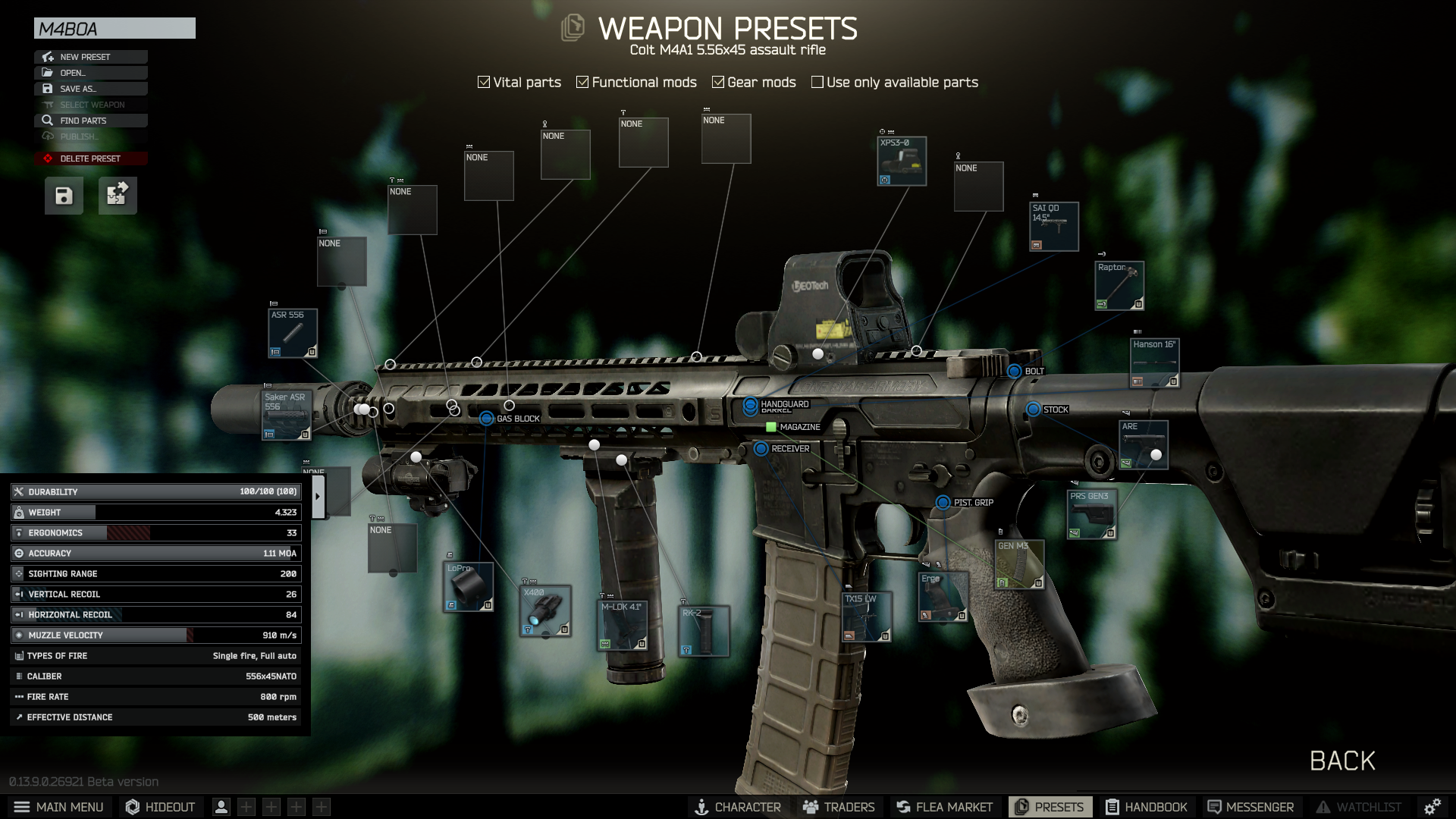Toggle the Functional mods checkbox
This screenshot has height=819, width=1456.
[x=582, y=82]
